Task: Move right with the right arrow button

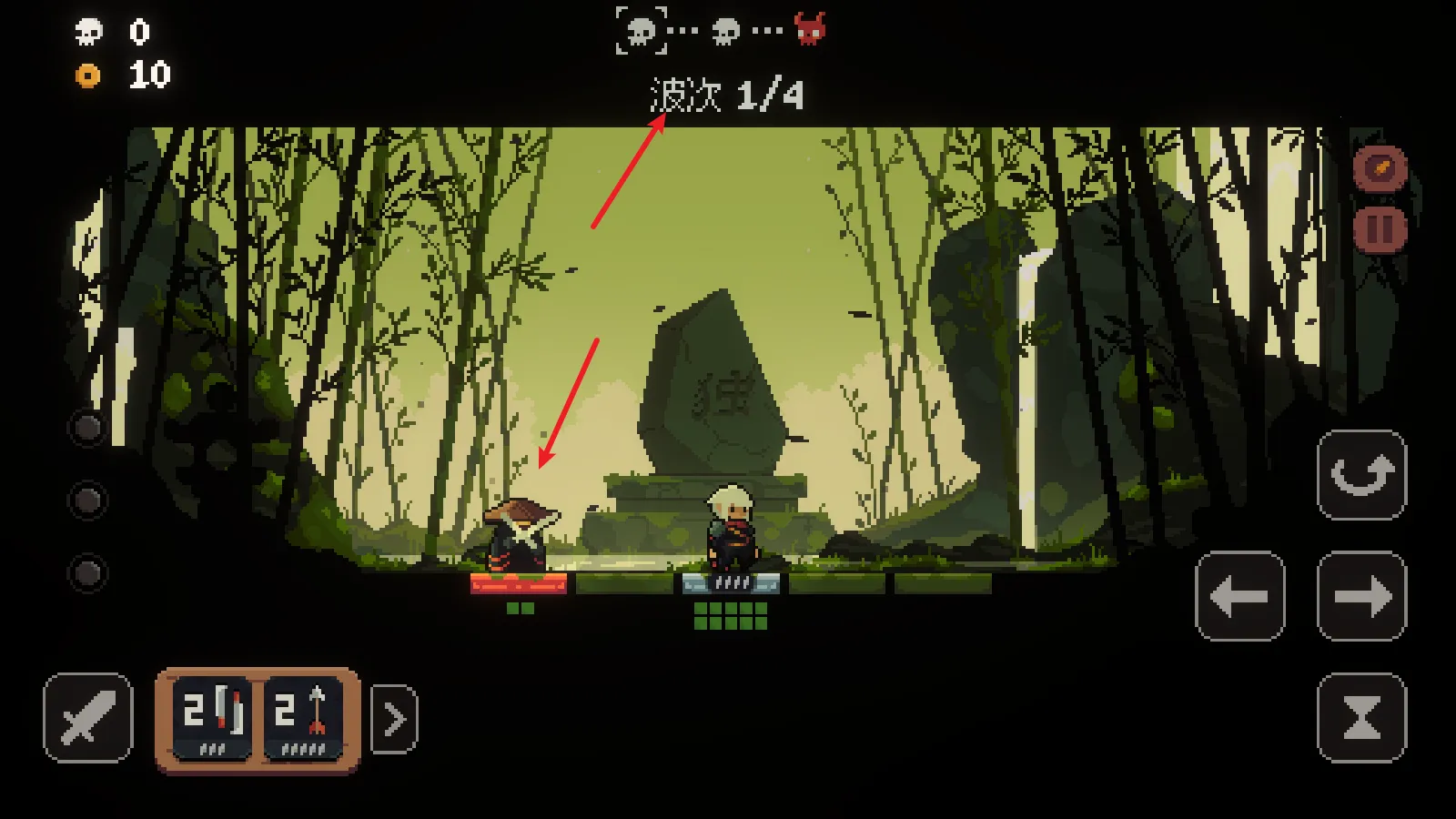Action: coord(1361,596)
